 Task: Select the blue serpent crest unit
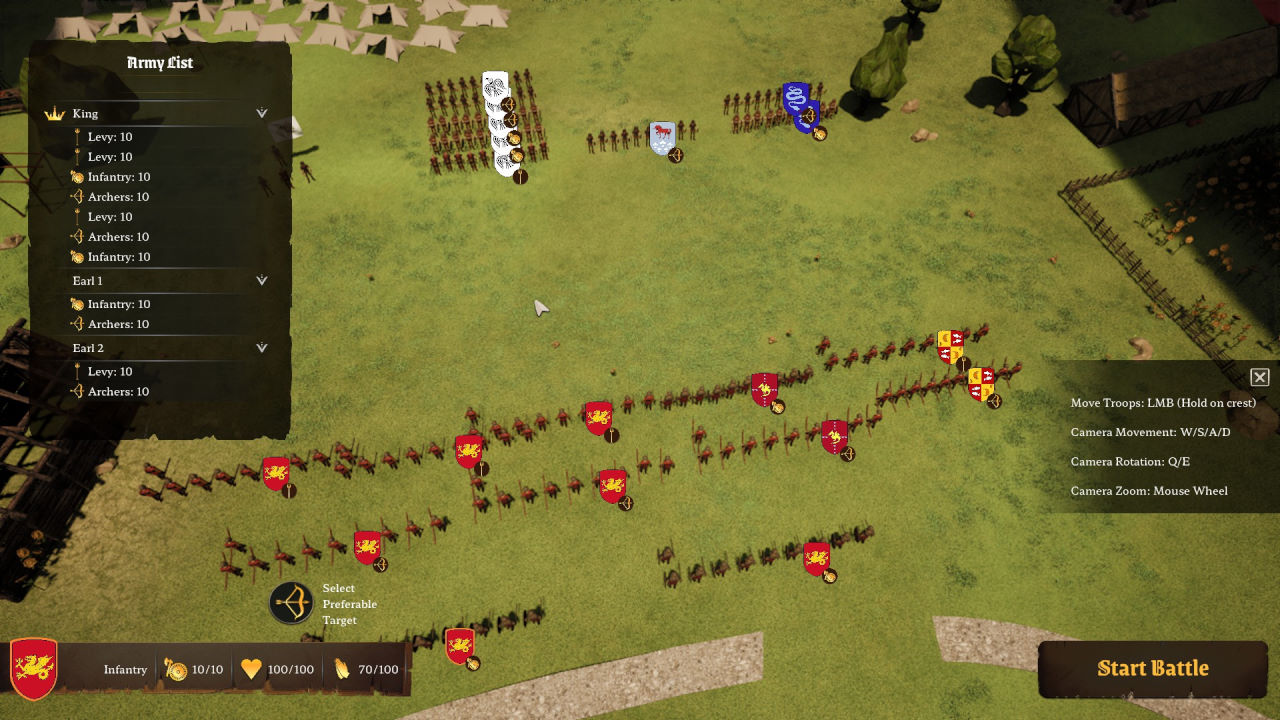(x=797, y=100)
